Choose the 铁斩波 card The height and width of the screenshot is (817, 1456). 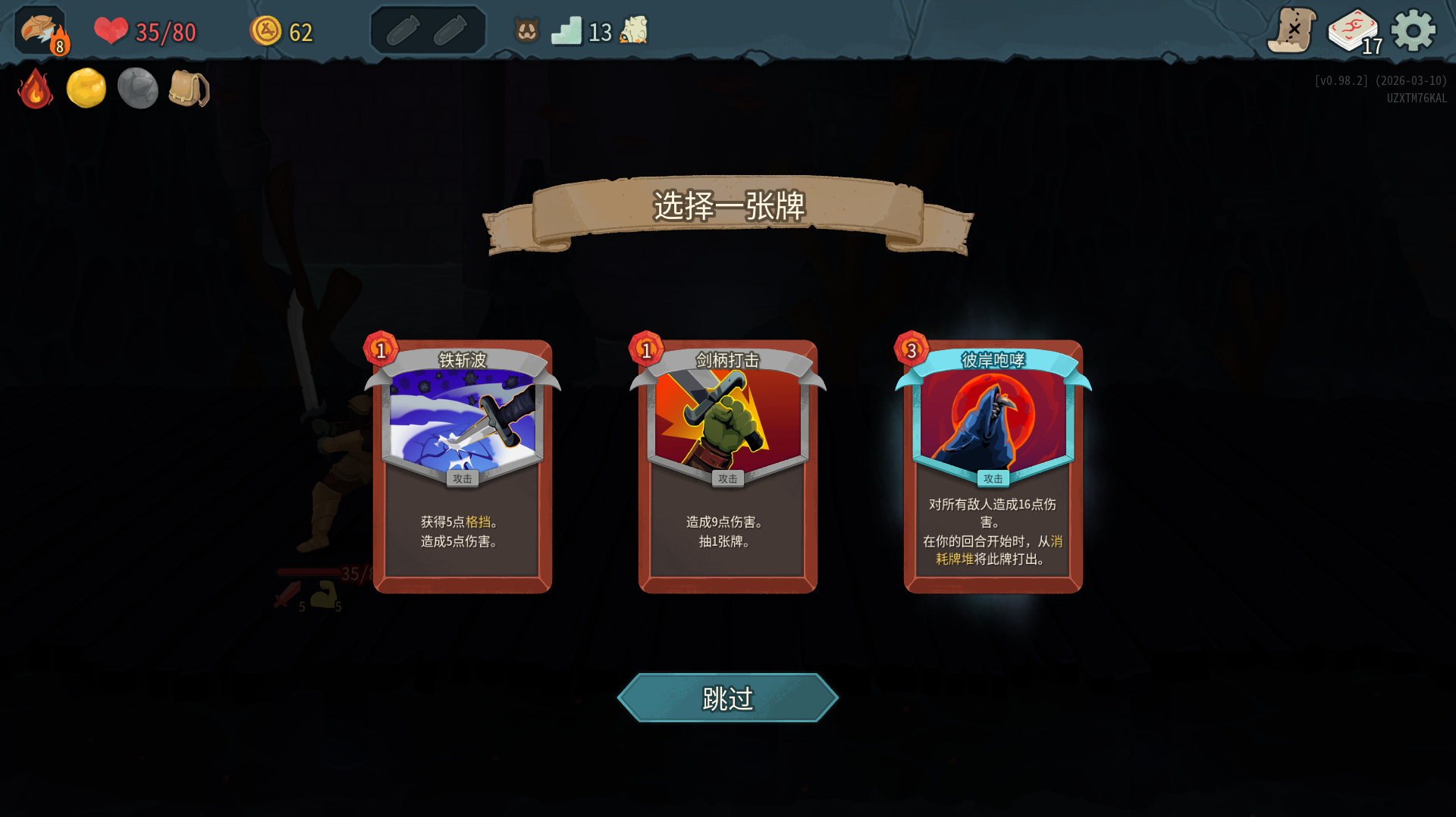pos(462,466)
